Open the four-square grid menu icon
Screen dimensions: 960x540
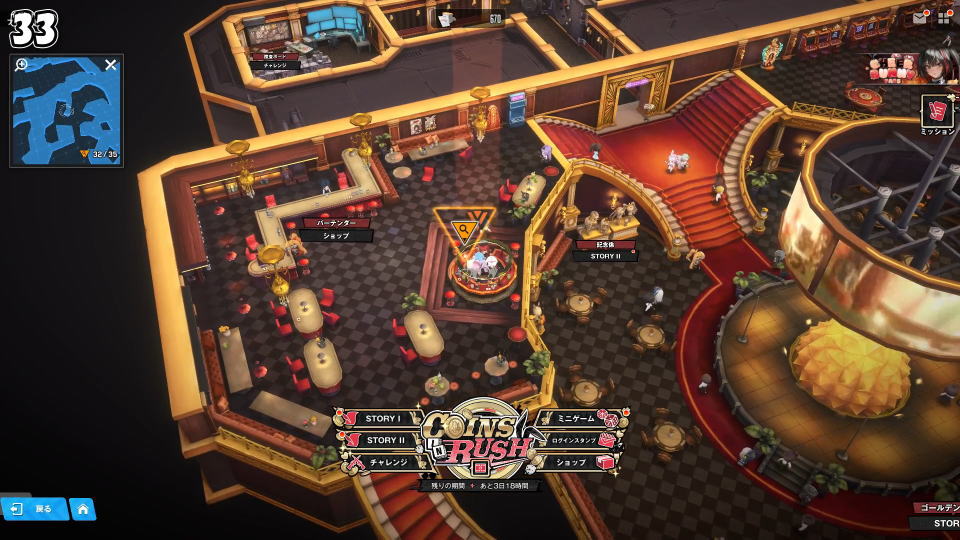(944, 17)
